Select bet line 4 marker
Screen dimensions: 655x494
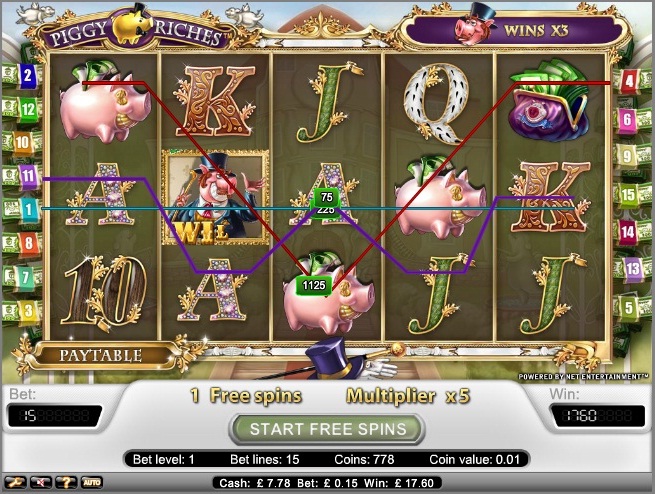click(629, 81)
